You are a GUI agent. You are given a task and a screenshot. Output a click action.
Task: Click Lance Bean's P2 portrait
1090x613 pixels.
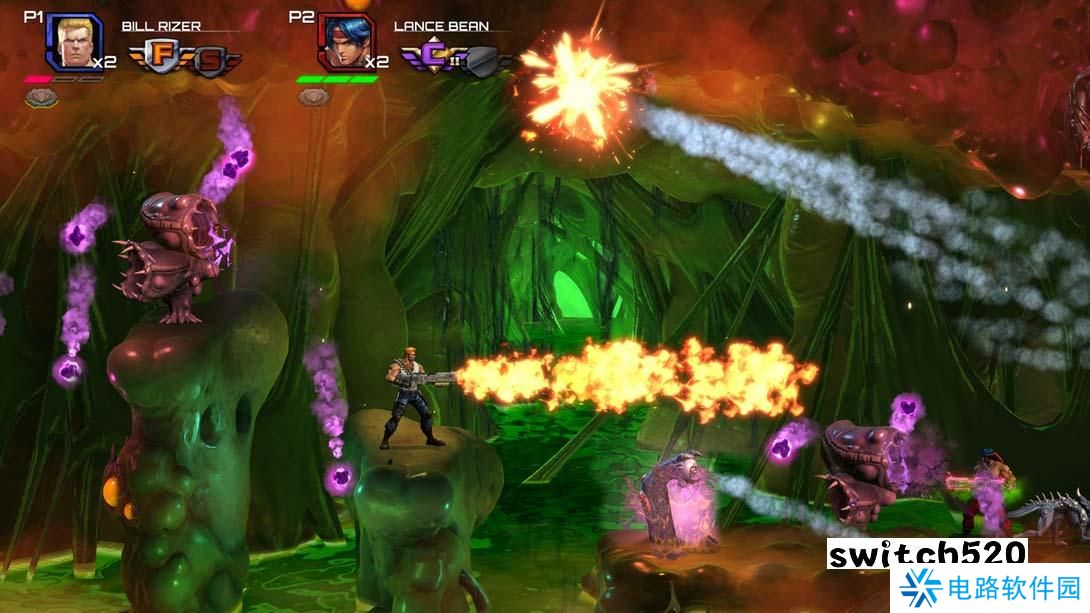coord(342,43)
